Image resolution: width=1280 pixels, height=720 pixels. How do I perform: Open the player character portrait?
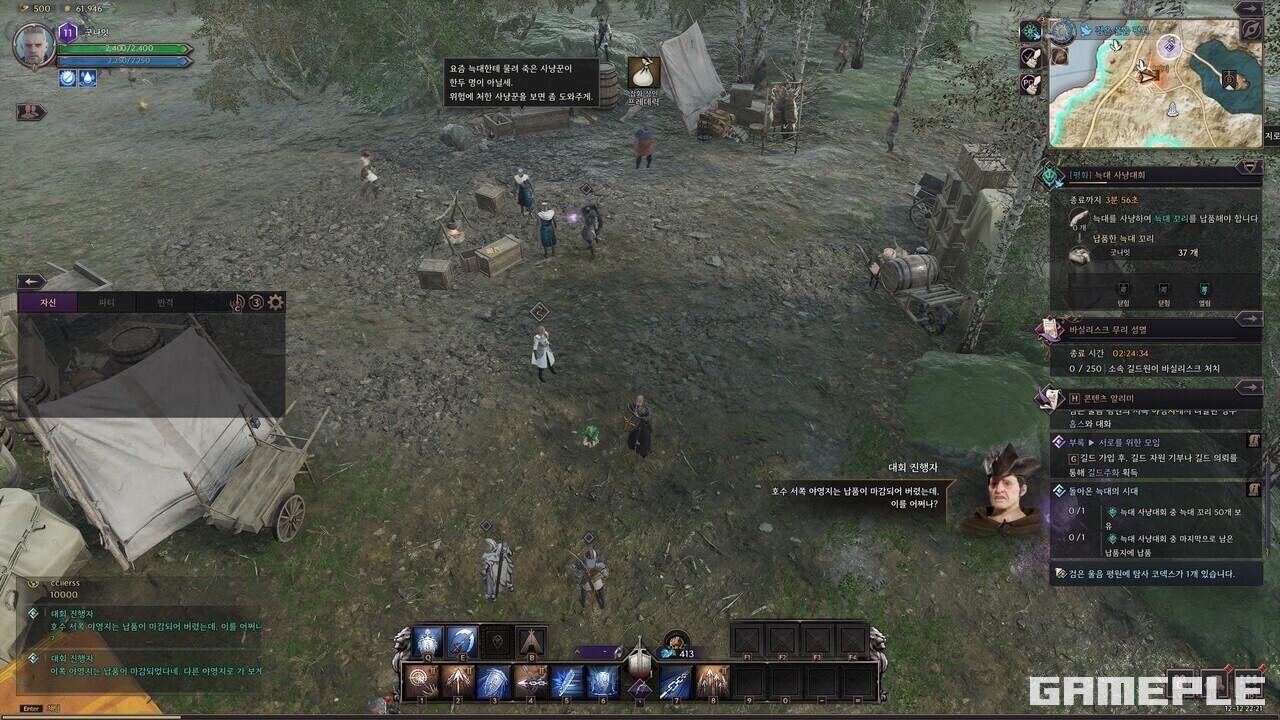[34, 45]
